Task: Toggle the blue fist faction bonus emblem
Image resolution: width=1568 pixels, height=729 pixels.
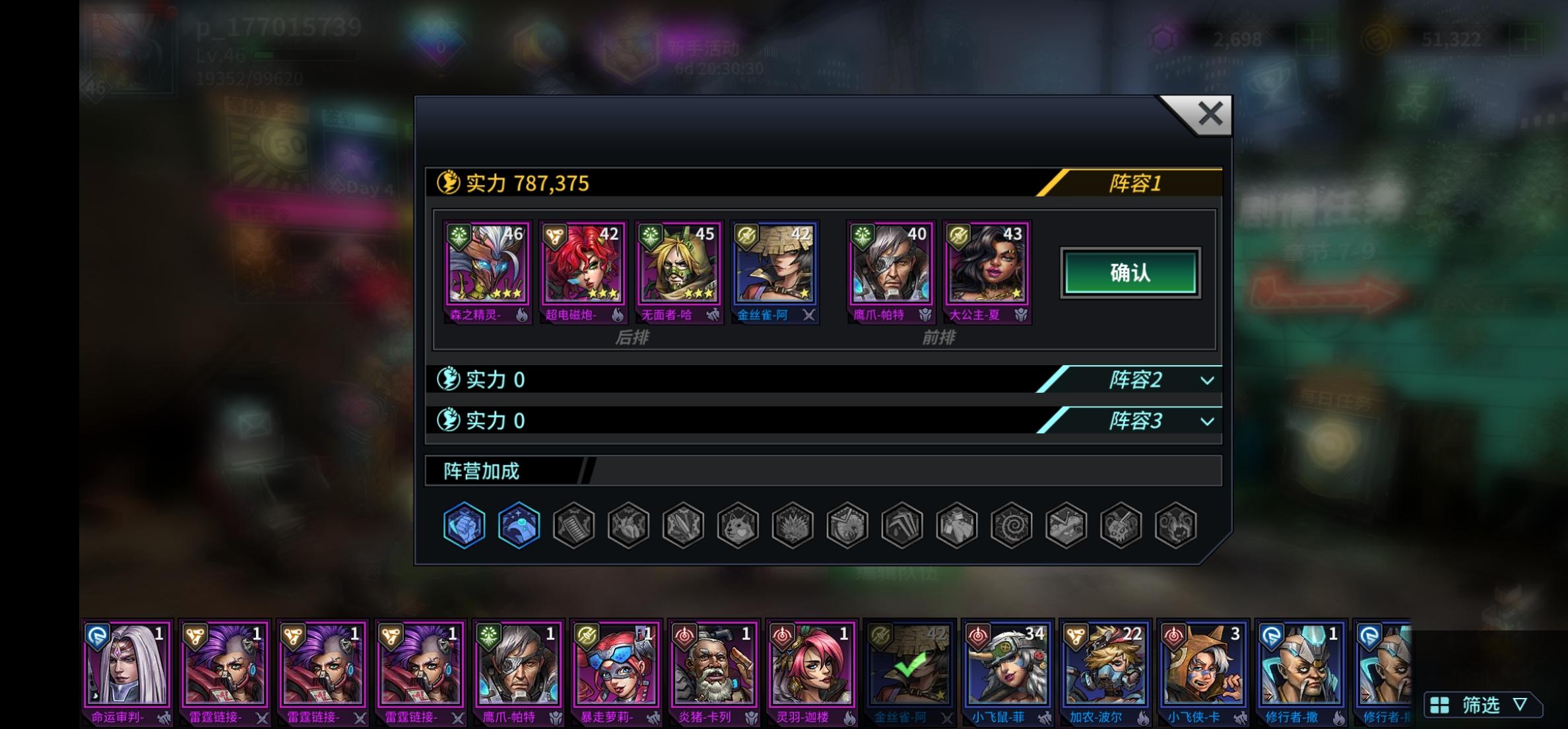Action: pos(464,524)
